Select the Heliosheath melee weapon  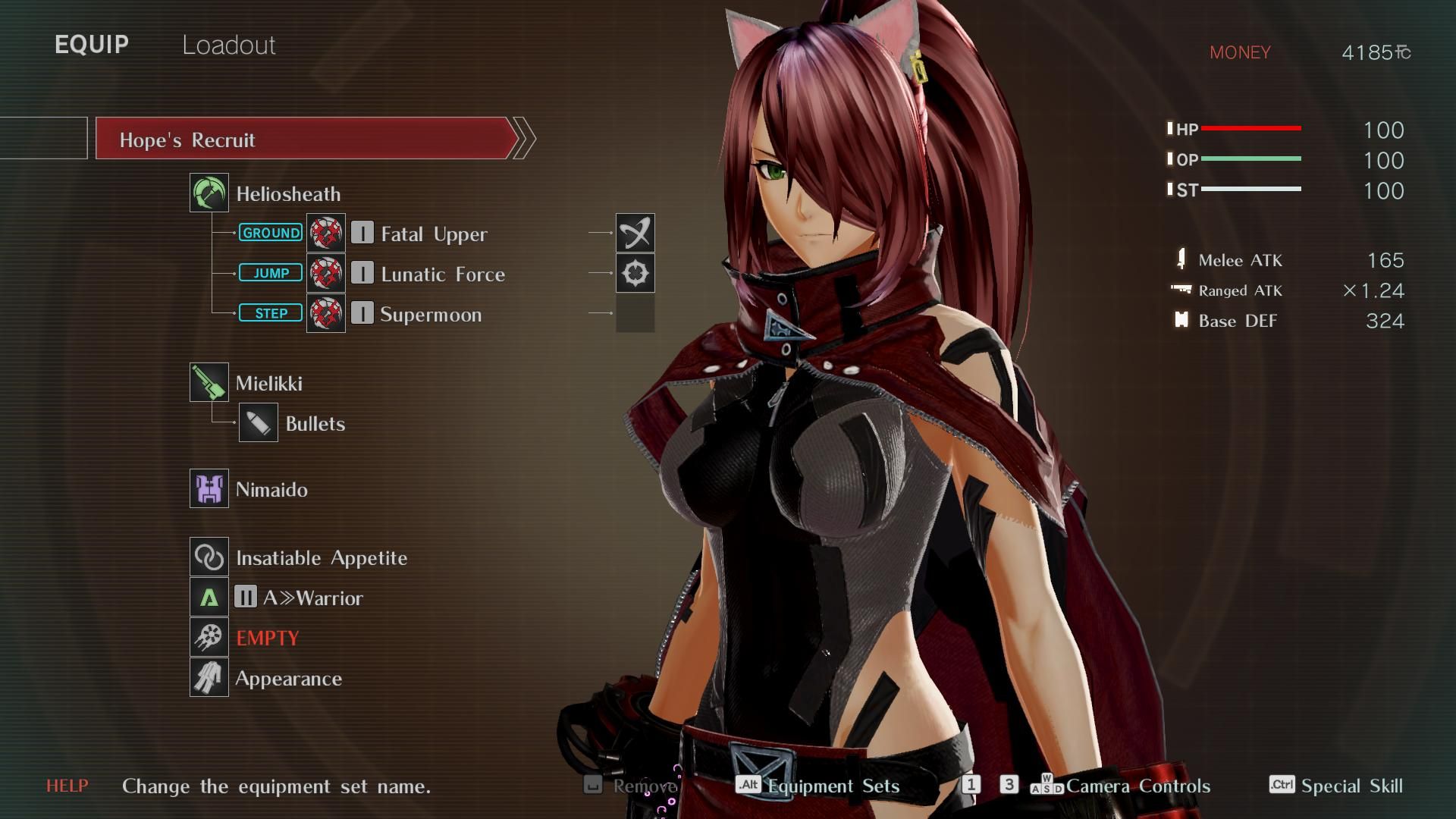[x=287, y=194]
